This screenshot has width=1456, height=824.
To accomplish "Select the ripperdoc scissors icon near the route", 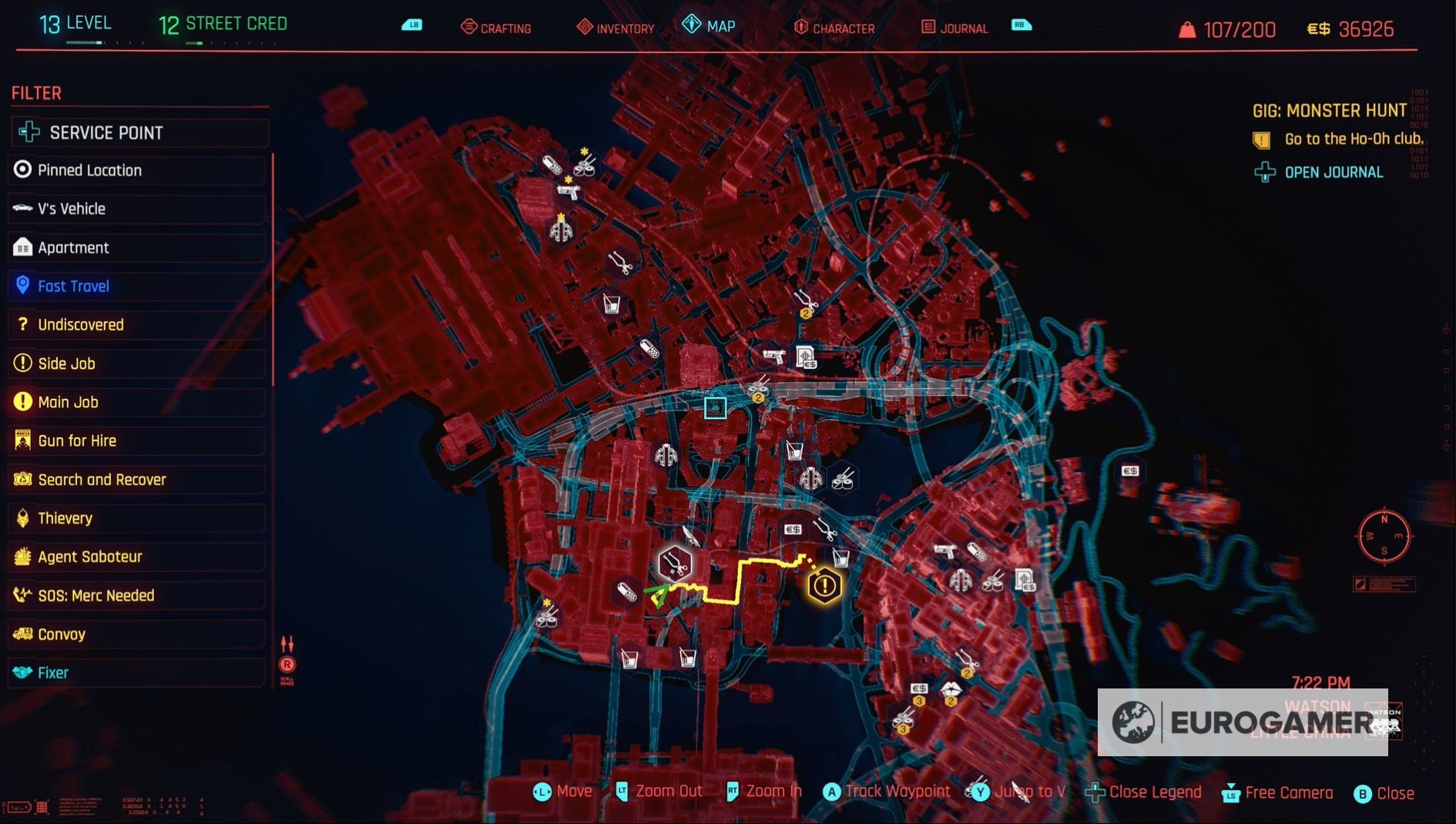I will (x=673, y=564).
